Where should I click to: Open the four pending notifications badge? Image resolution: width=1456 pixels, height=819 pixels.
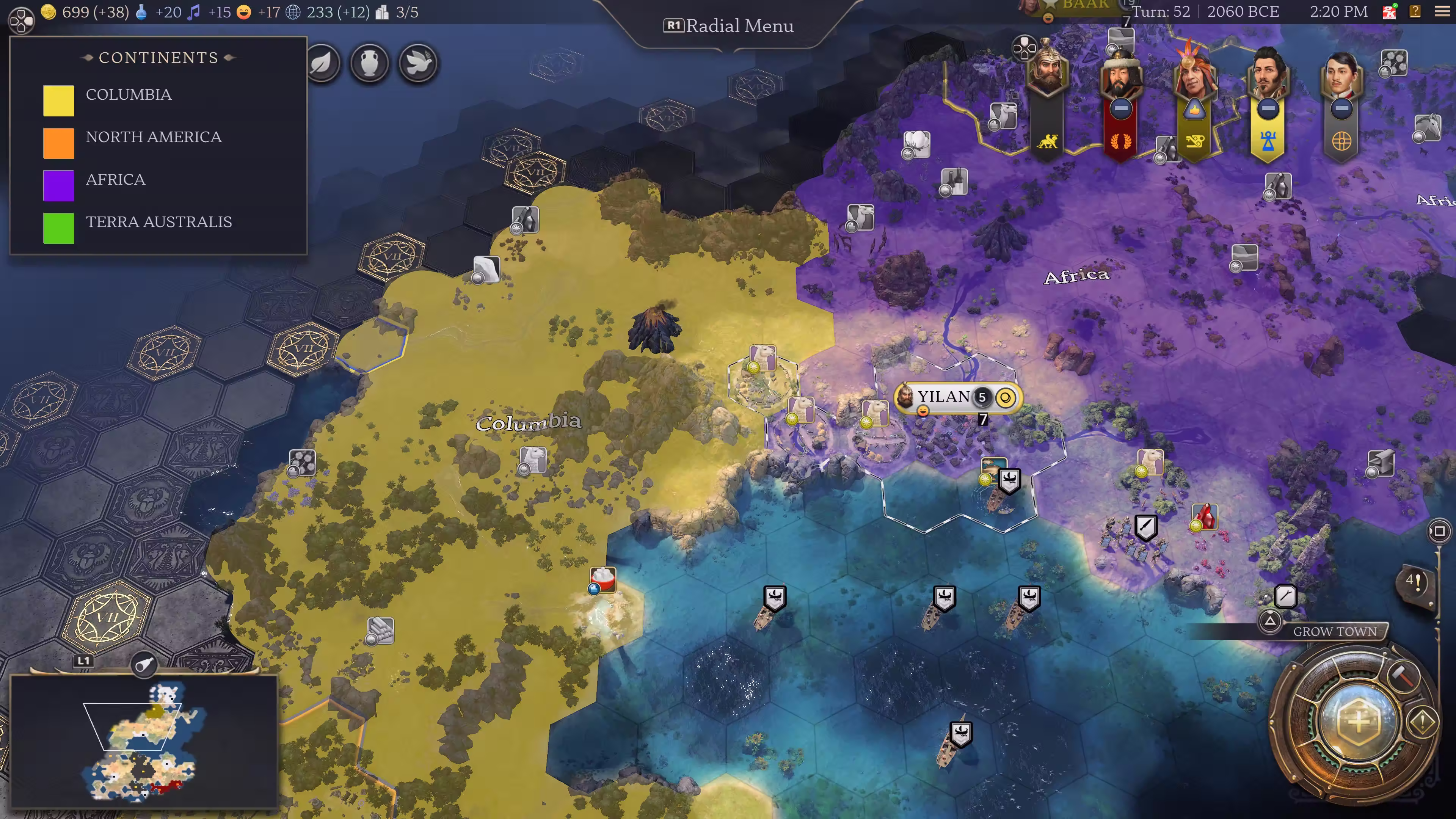(x=1414, y=581)
